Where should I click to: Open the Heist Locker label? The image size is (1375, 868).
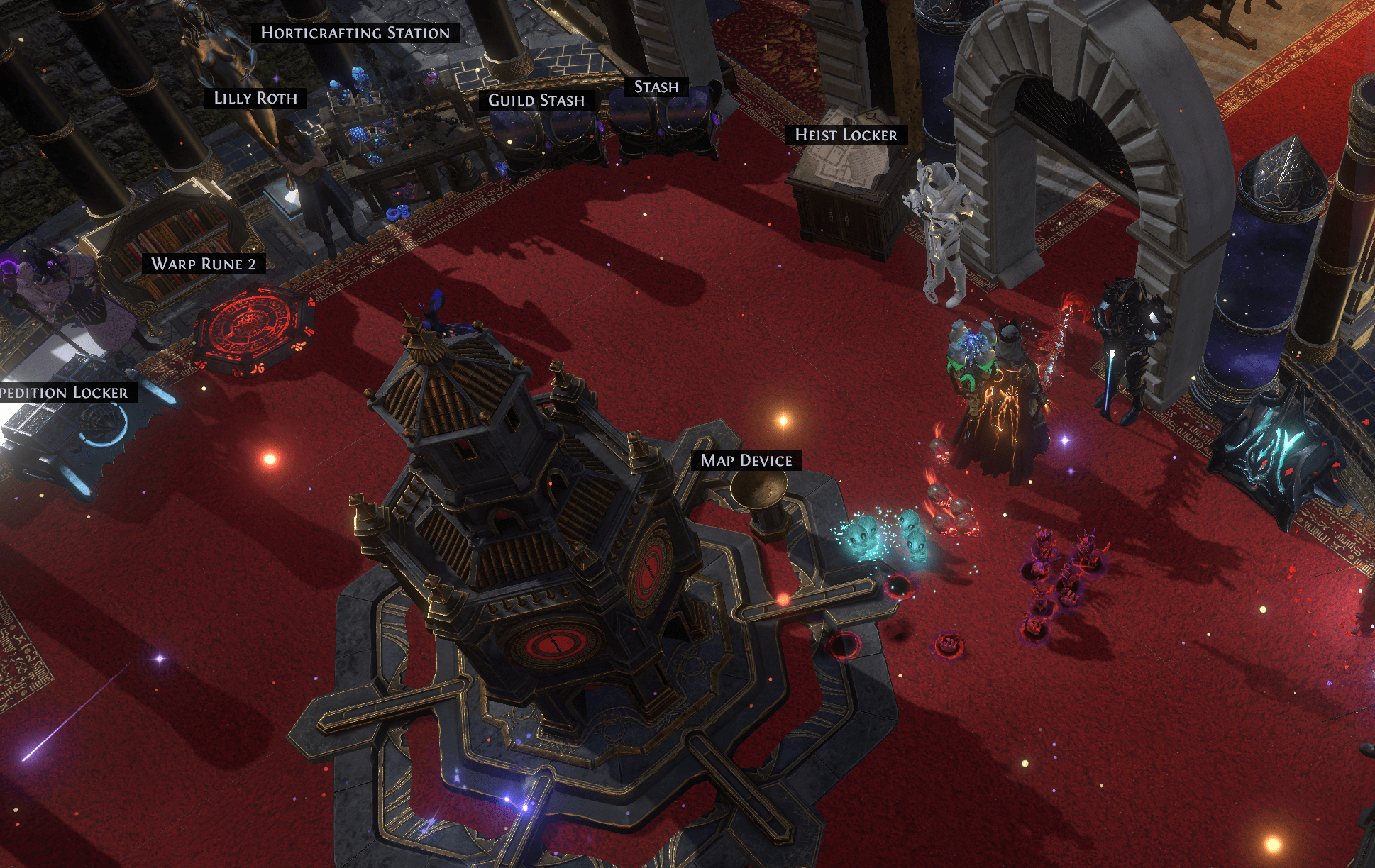click(x=846, y=135)
